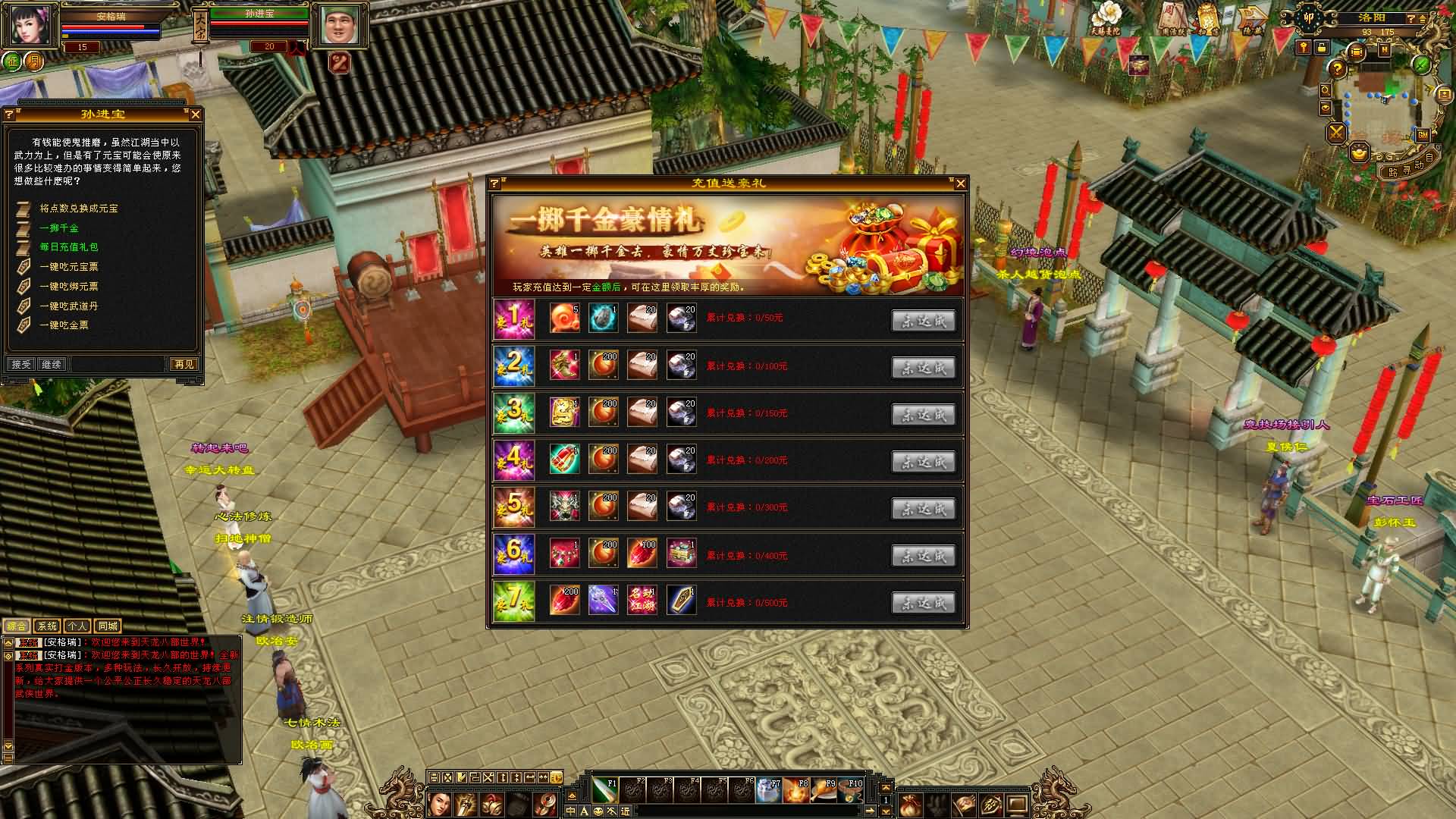This screenshot has width=1456, height=819.
Task: Switch to the 系统 chat tab
Action: [47, 626]
